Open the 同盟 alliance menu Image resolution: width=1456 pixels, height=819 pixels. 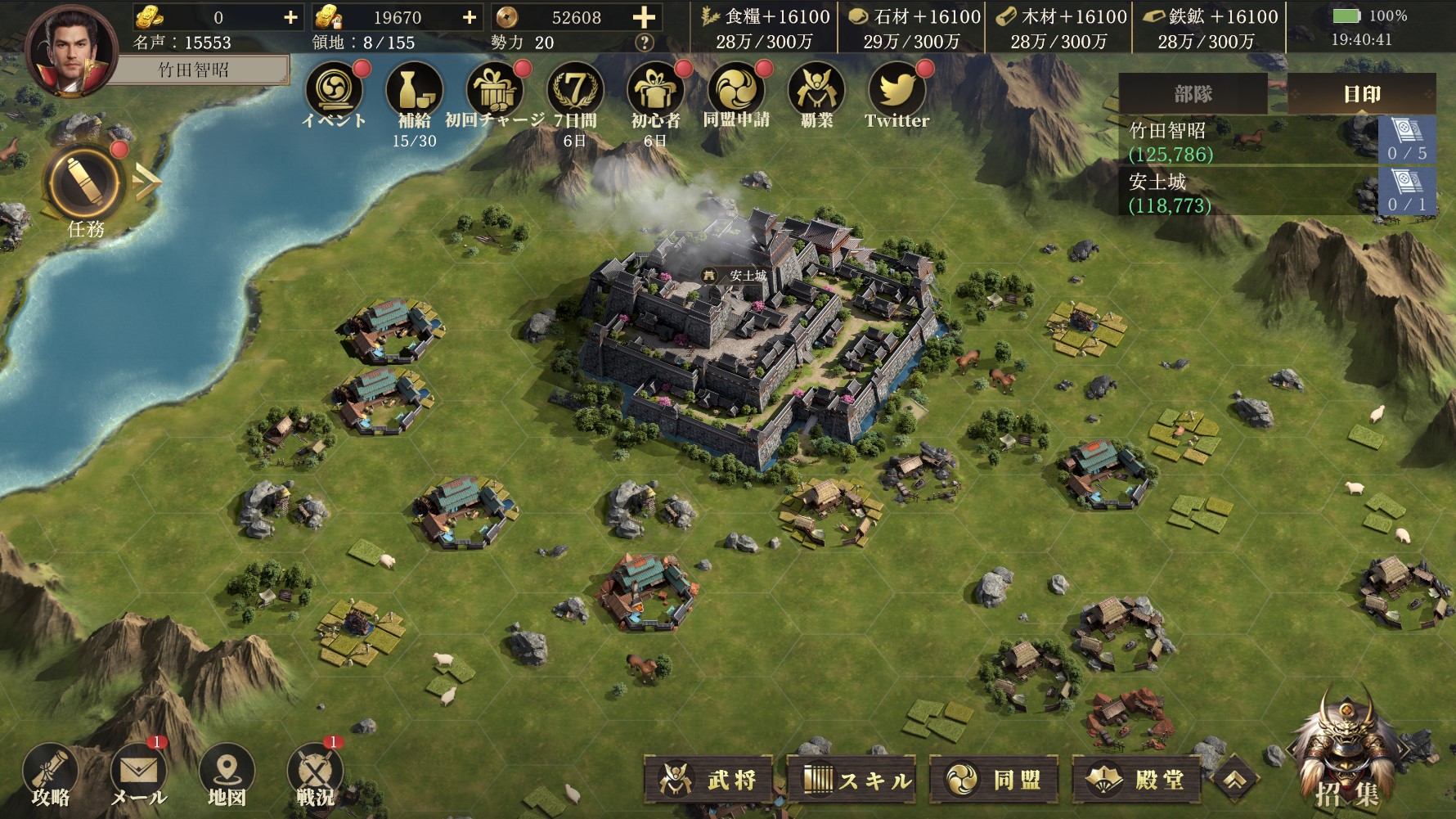(995, 779)
